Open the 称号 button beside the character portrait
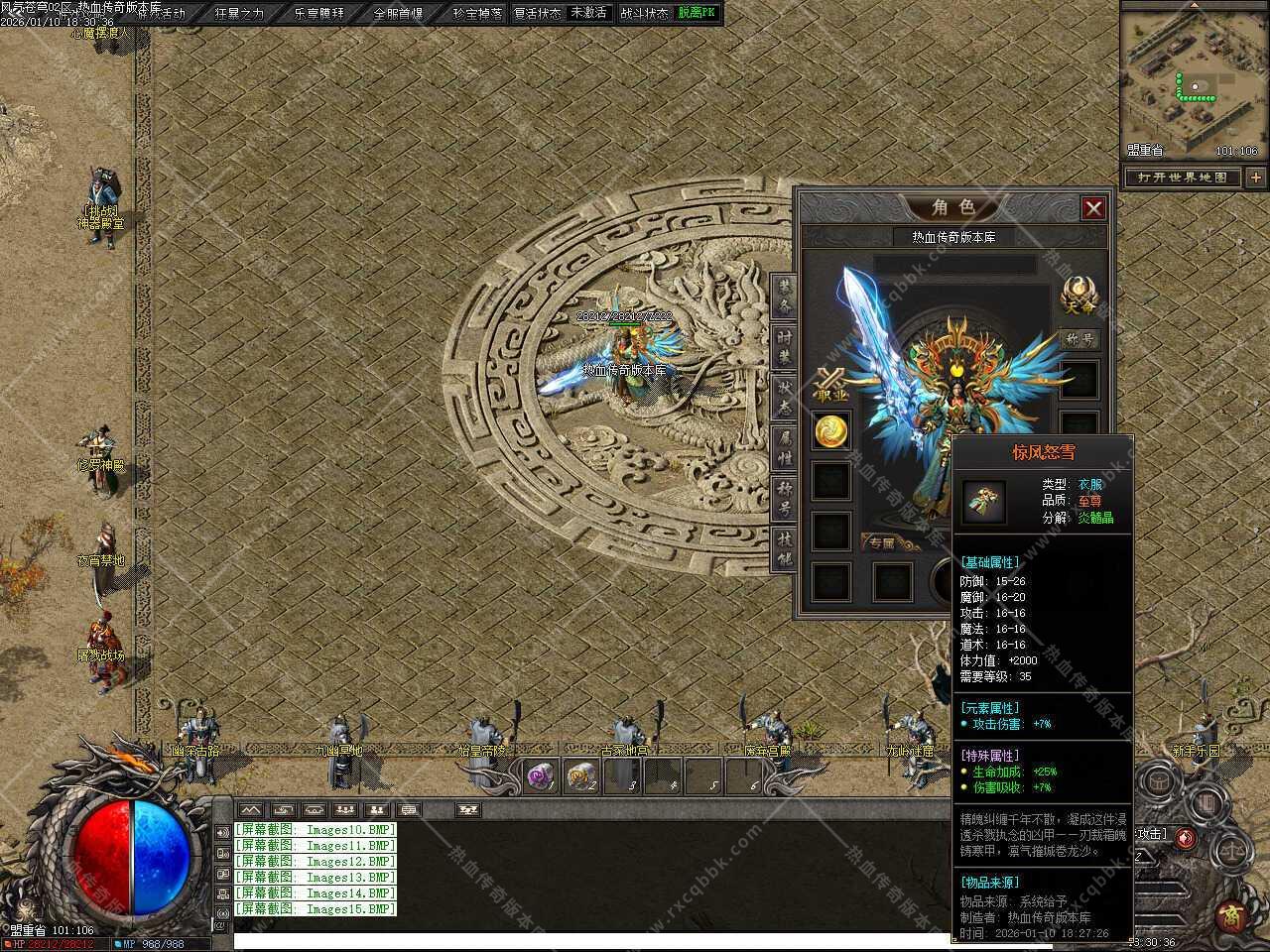The width and height of the screenshot is (1270, 952). pos(1079,339)
